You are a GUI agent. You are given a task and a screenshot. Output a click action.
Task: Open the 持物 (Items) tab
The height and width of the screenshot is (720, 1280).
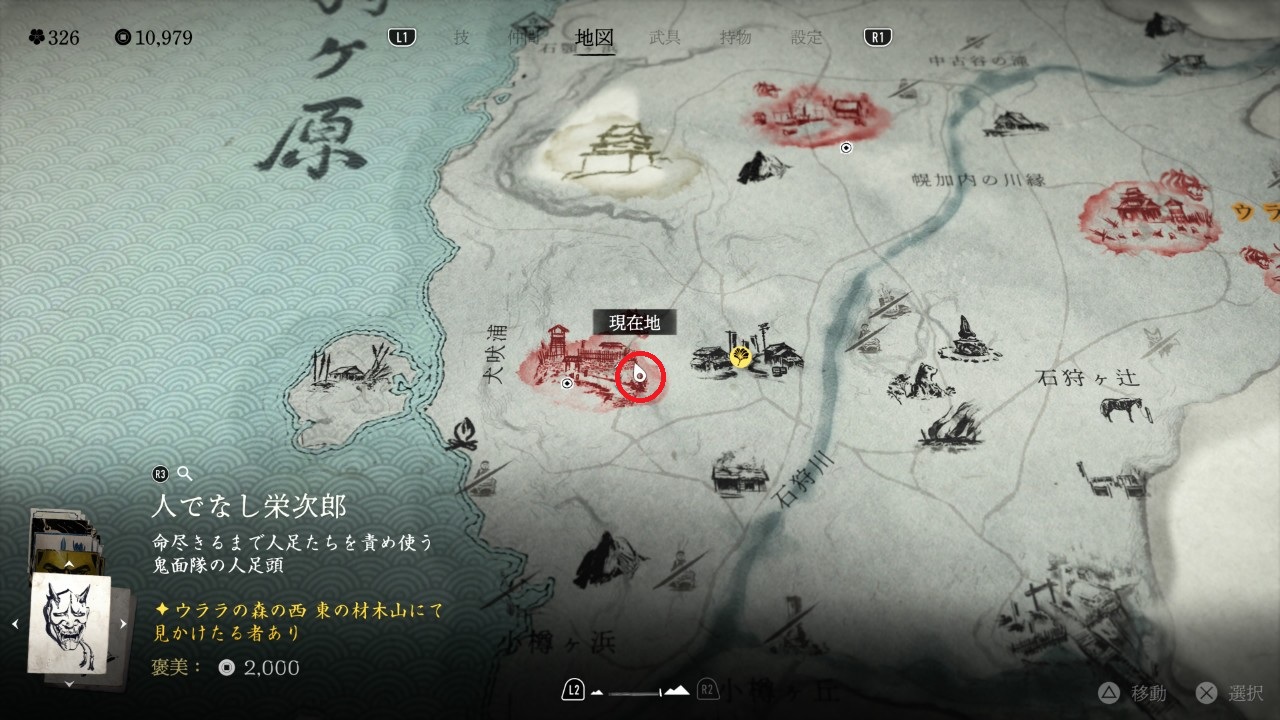coord(736,38)
